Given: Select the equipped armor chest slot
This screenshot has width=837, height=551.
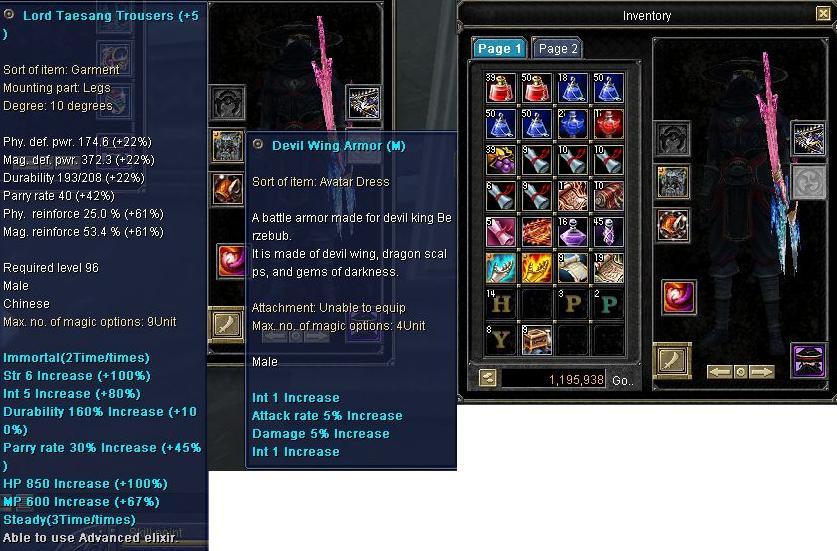Looking at the screenshot, I should coord(672,182).
